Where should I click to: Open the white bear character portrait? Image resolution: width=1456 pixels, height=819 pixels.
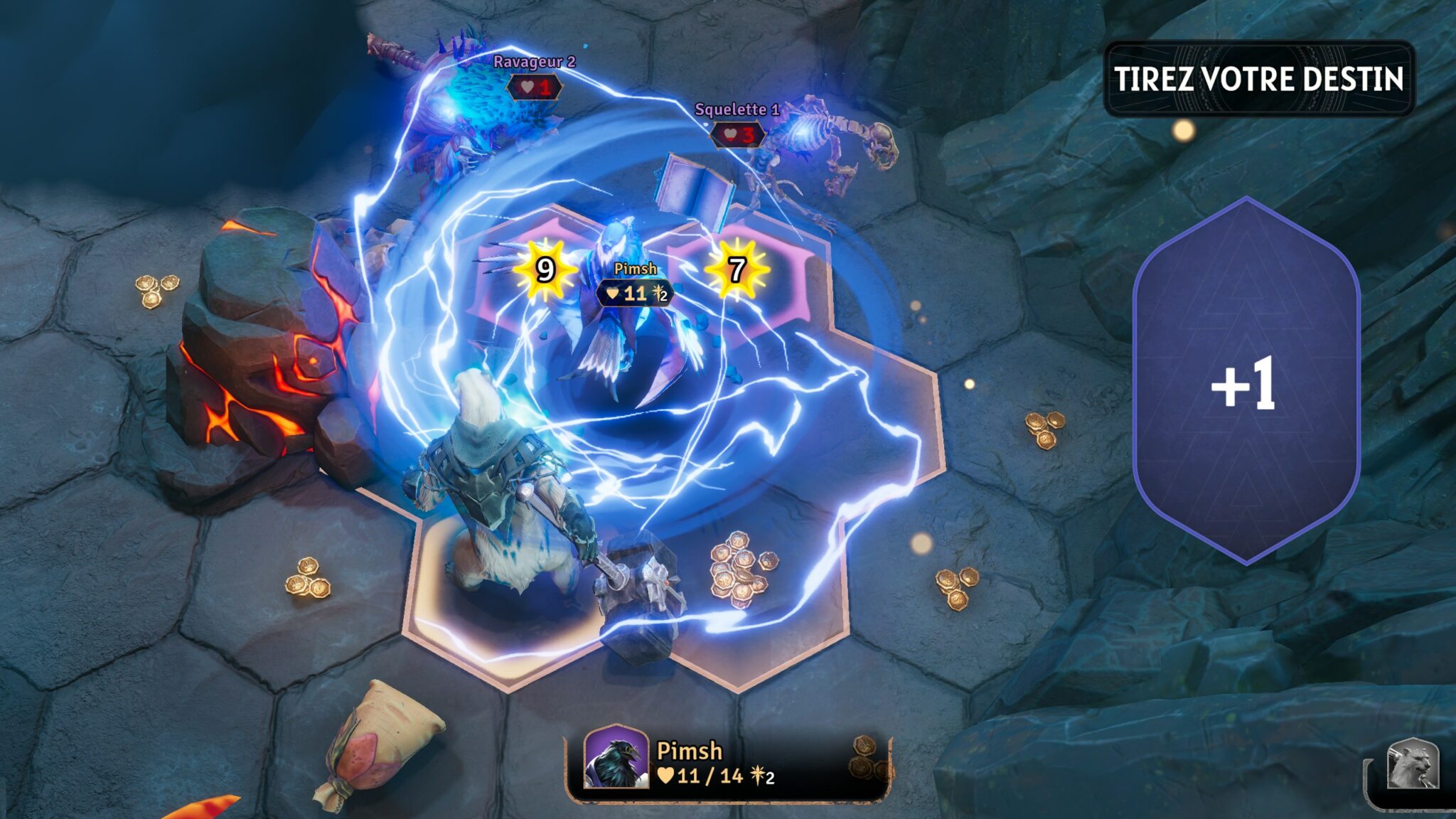tap(1413, 765)
